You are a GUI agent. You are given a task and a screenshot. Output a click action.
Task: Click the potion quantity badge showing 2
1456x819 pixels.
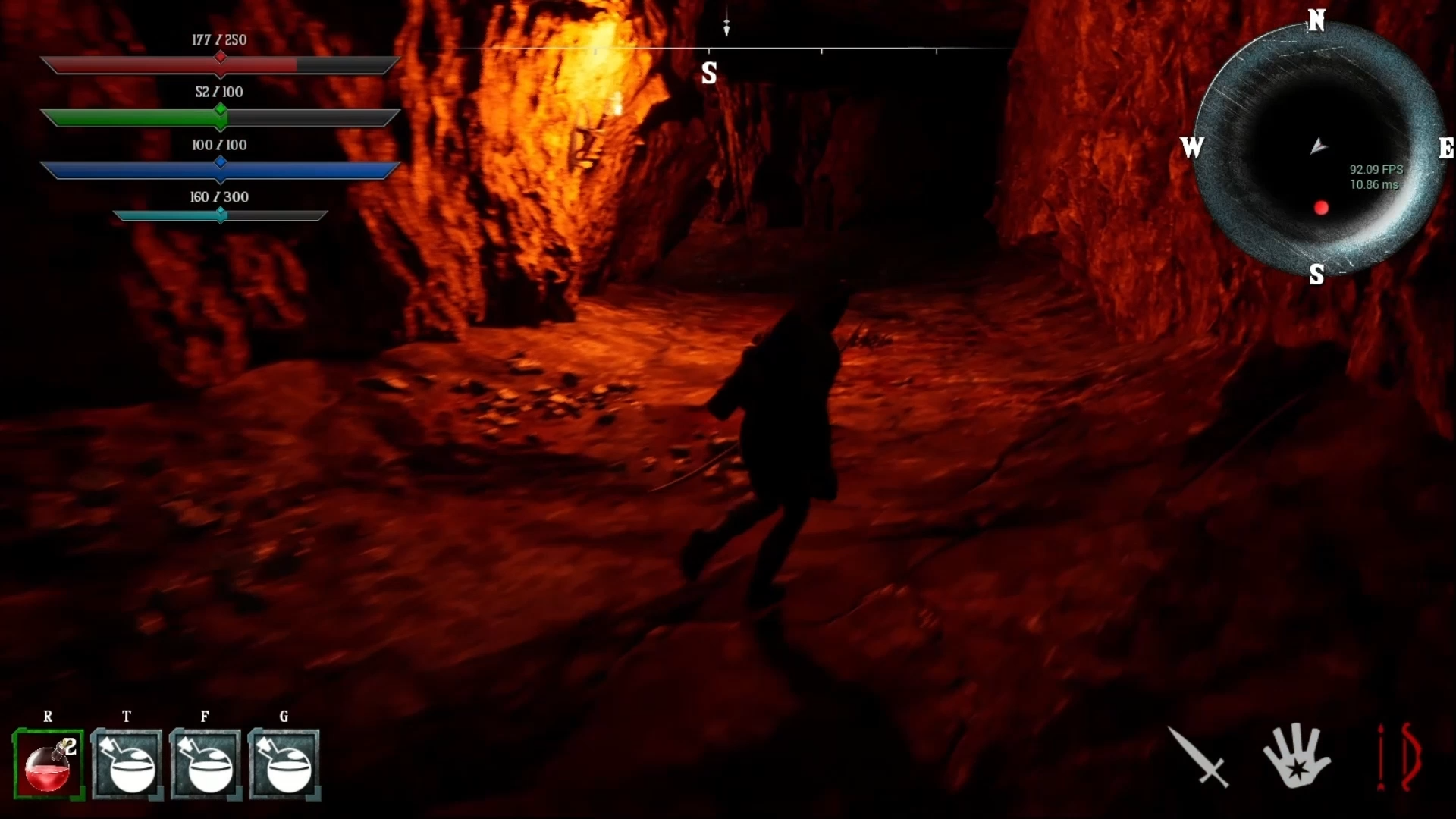(x=71, y=746)
